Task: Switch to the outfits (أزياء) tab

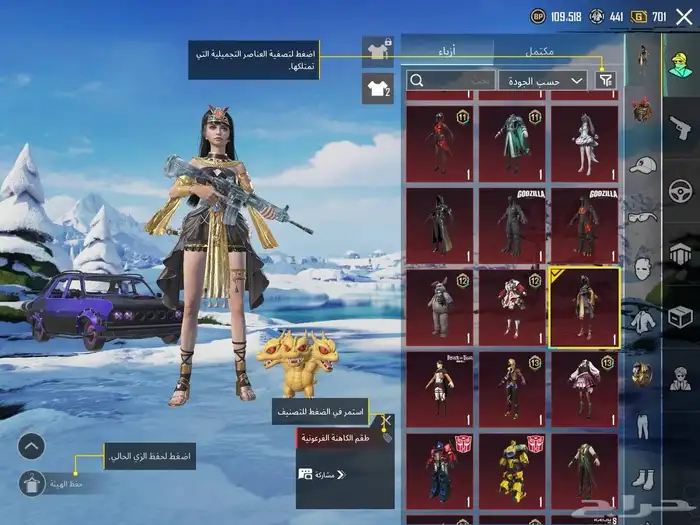Action: coord(447,50)
